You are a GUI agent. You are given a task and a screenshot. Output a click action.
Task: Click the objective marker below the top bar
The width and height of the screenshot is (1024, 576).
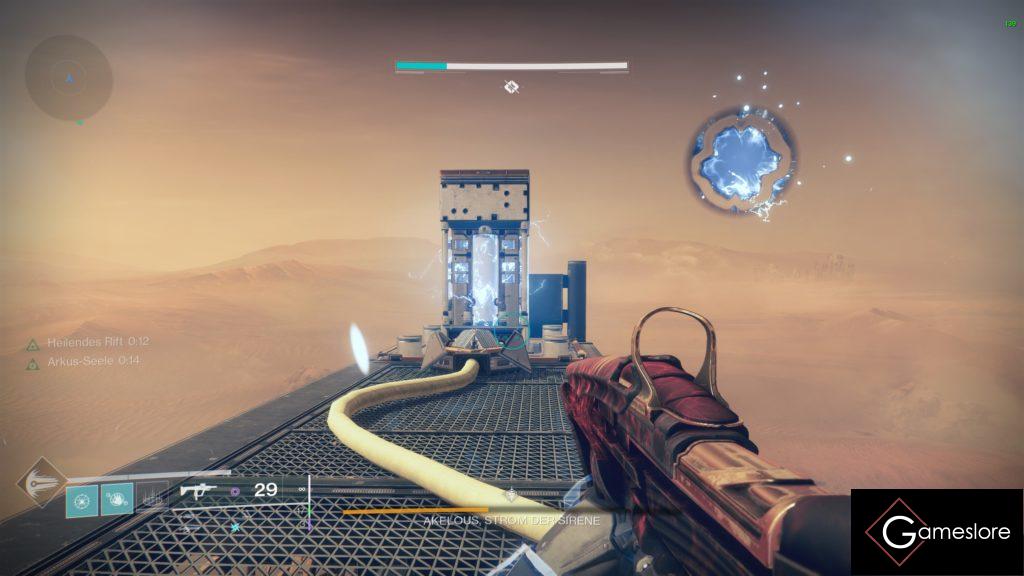click(x=511, y=88)
